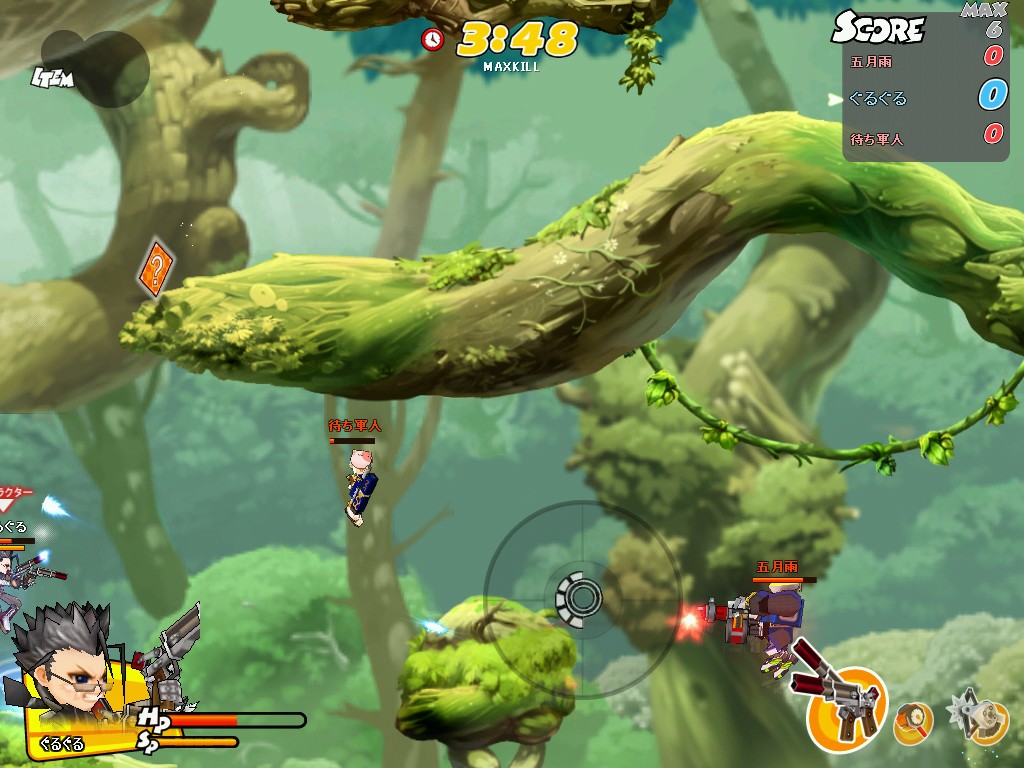This screenshot has height=768, width=1024.
Task: Tap the virtual joystick center knob
Action: (x=578, y=597)
